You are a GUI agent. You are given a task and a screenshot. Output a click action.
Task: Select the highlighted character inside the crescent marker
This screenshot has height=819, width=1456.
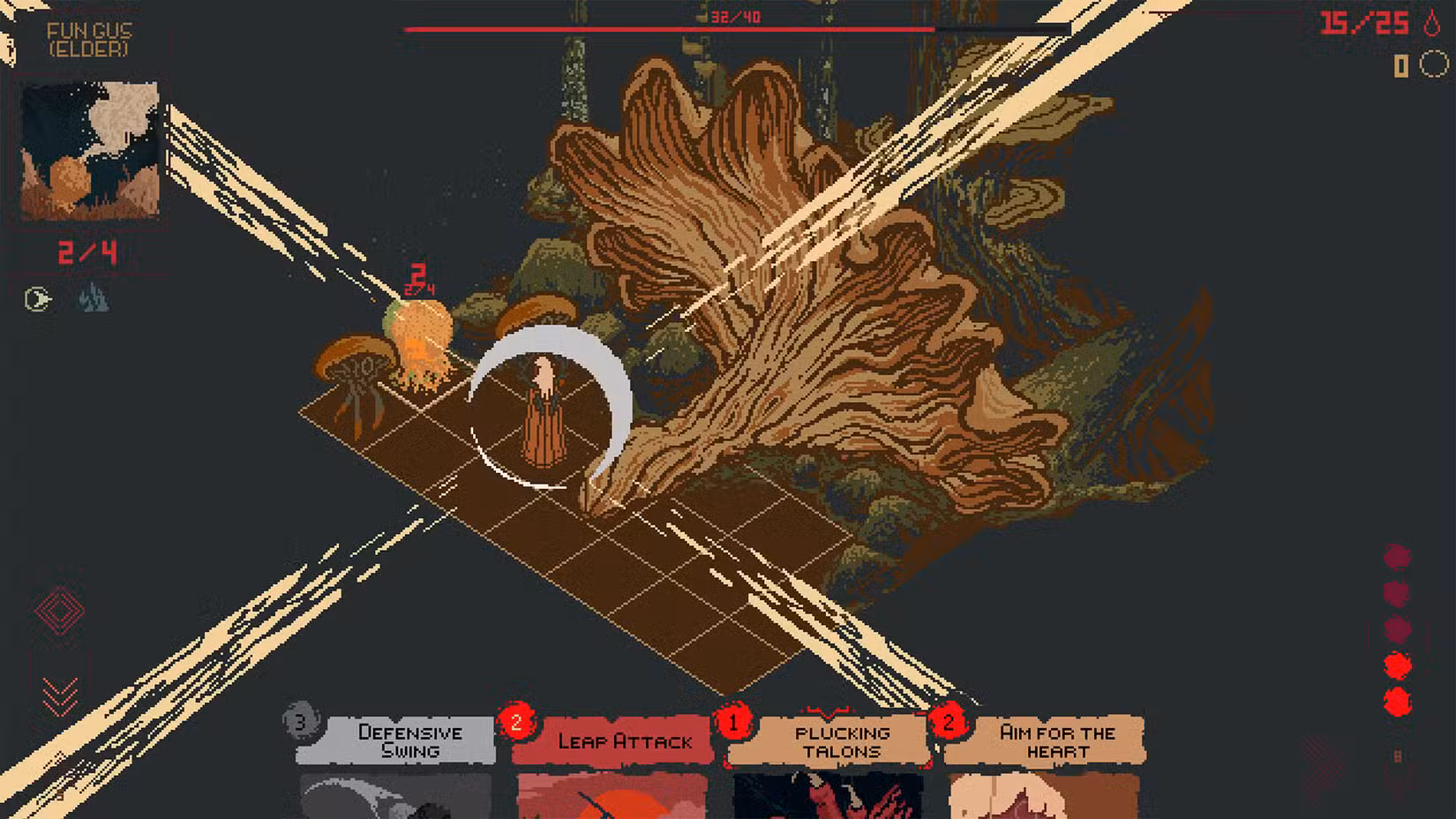point(541,406)
